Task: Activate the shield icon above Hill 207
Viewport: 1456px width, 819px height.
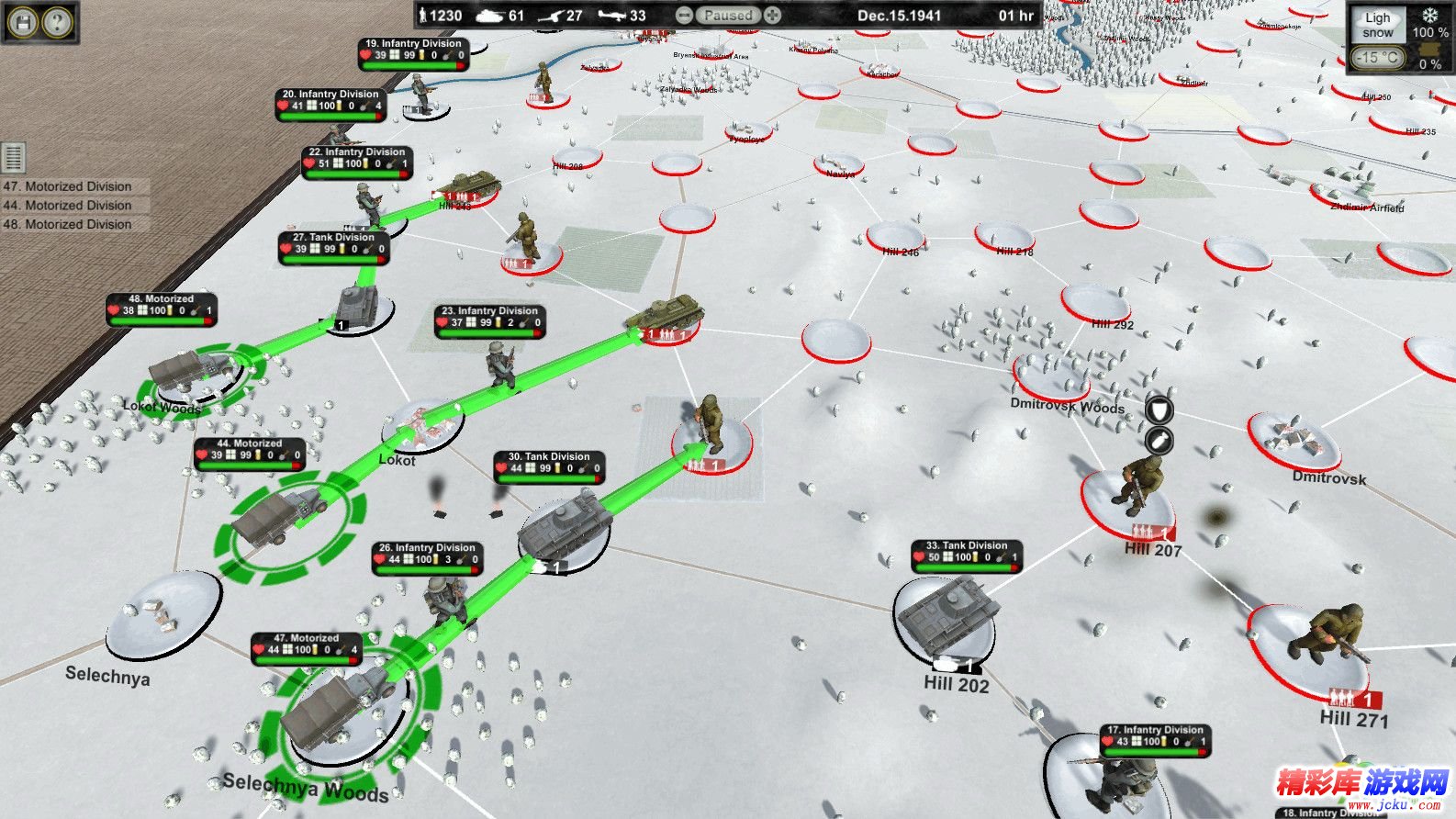Action: click(1159, 409)
